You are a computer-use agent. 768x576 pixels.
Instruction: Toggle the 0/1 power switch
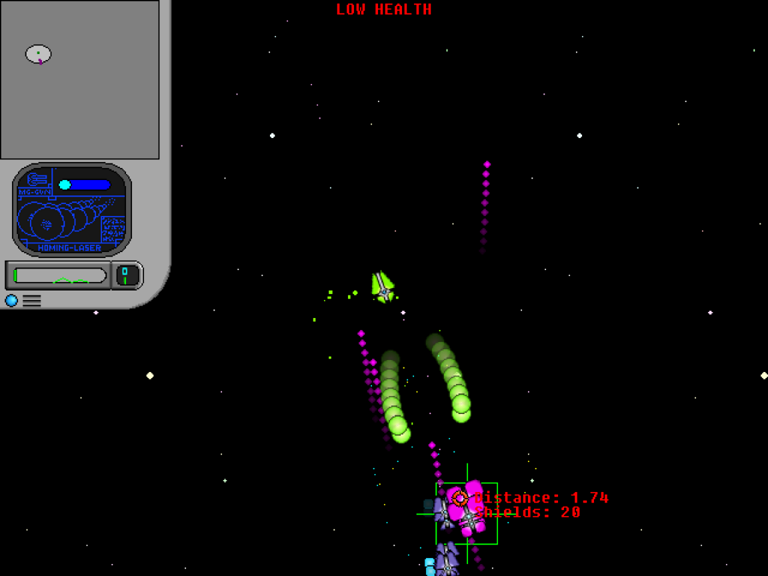pyautogui.click(x=126, y=275)
